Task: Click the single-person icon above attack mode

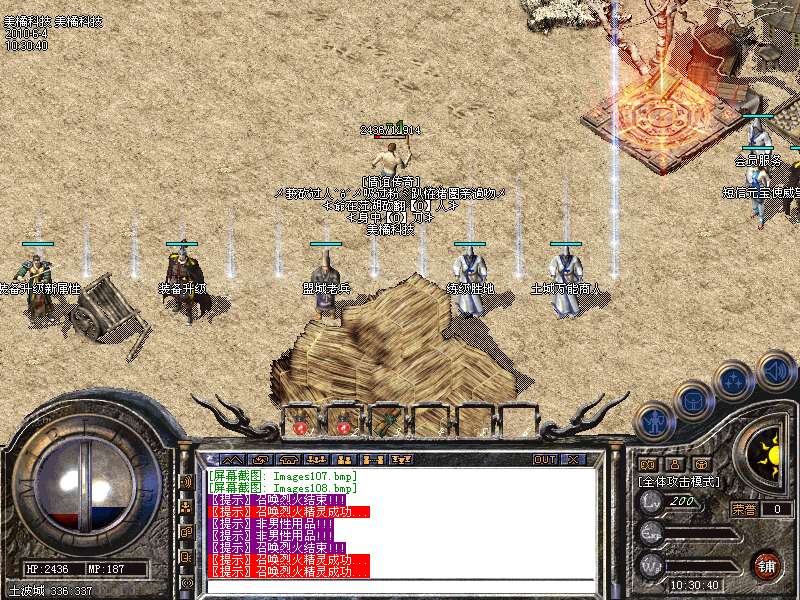Action: point(675,464)
